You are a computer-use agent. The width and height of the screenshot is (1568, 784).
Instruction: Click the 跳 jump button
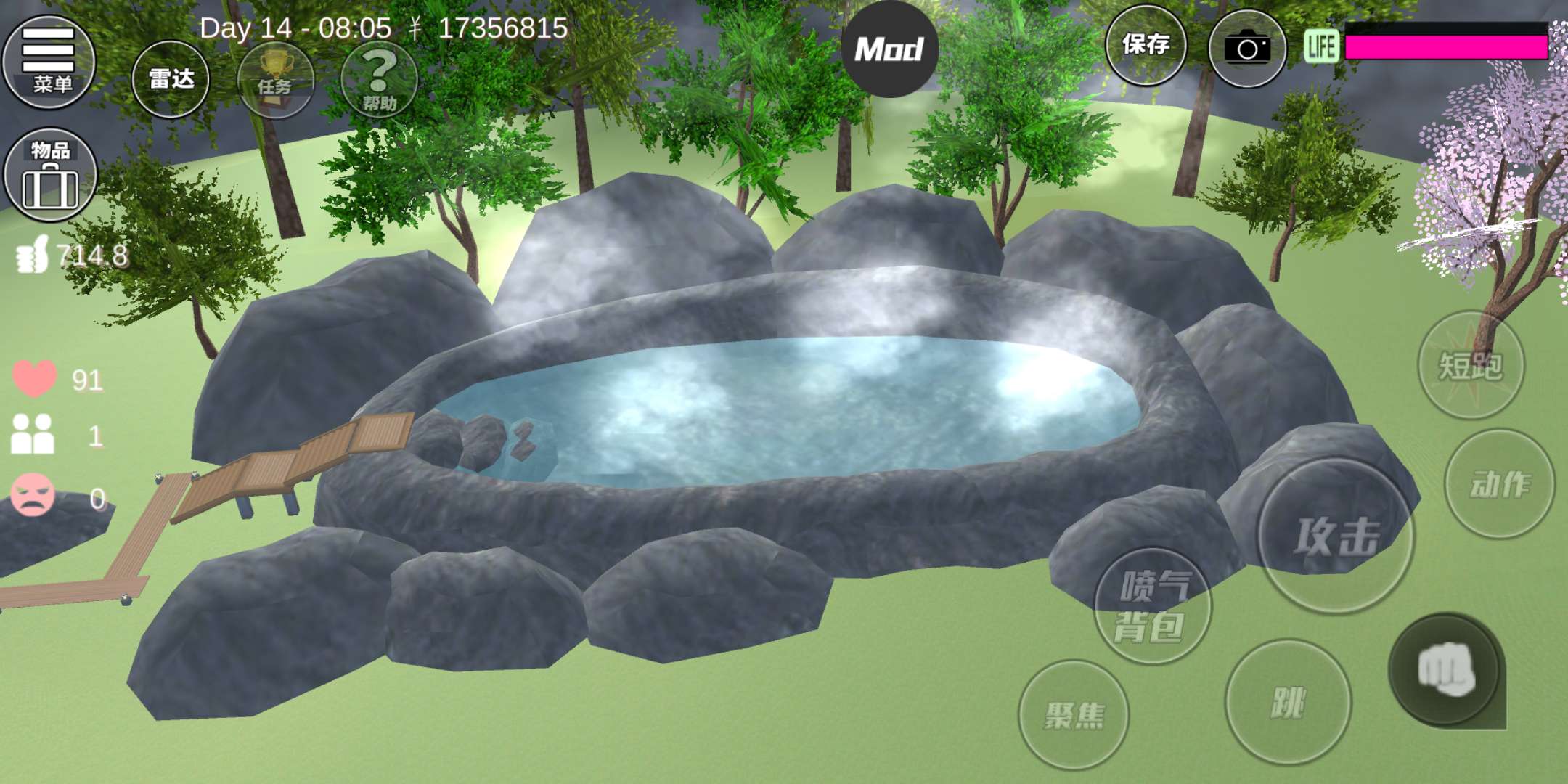[x=1288, y=702]
